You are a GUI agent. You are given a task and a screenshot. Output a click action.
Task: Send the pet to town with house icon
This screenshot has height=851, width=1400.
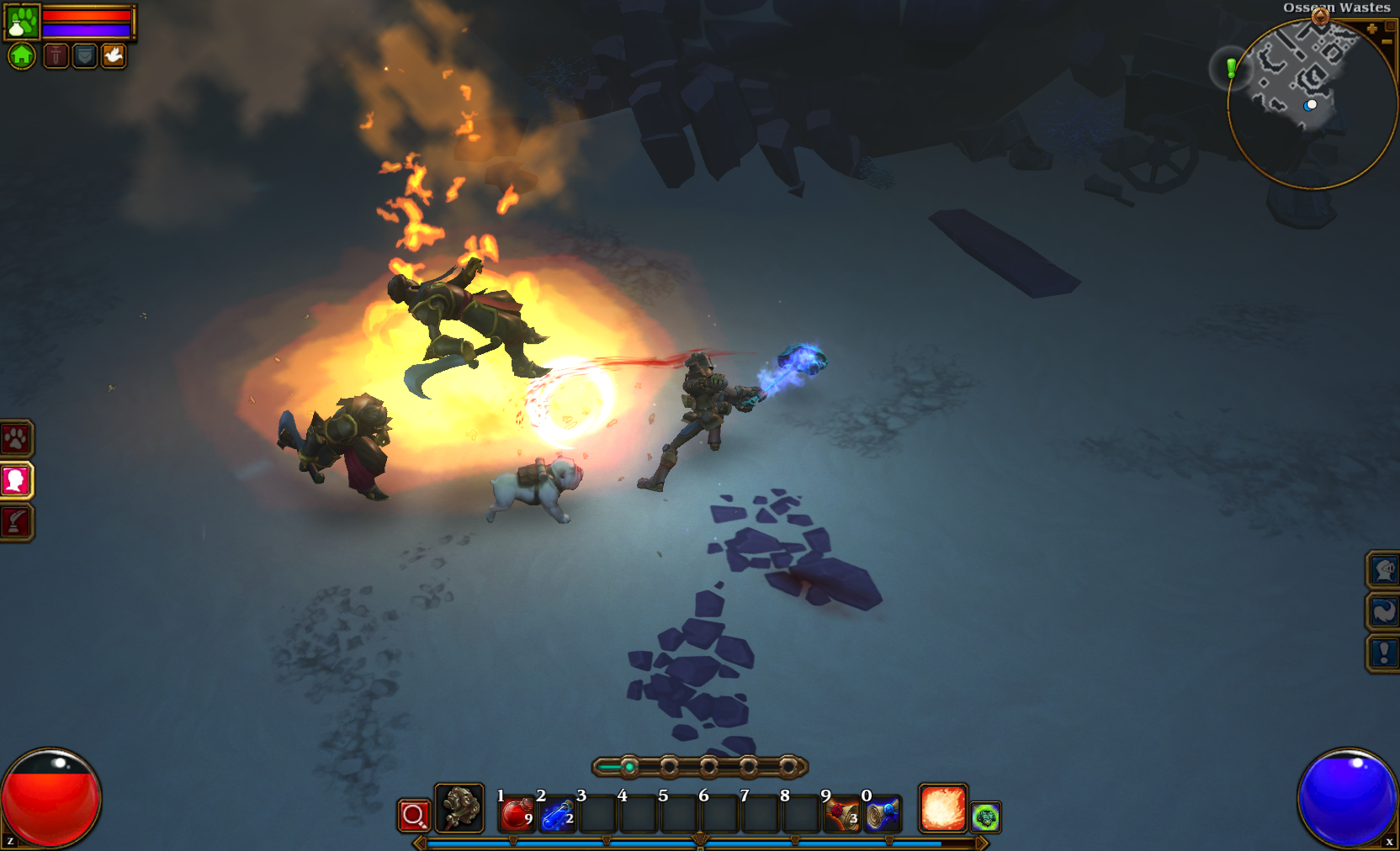click(x=22, y=56)
